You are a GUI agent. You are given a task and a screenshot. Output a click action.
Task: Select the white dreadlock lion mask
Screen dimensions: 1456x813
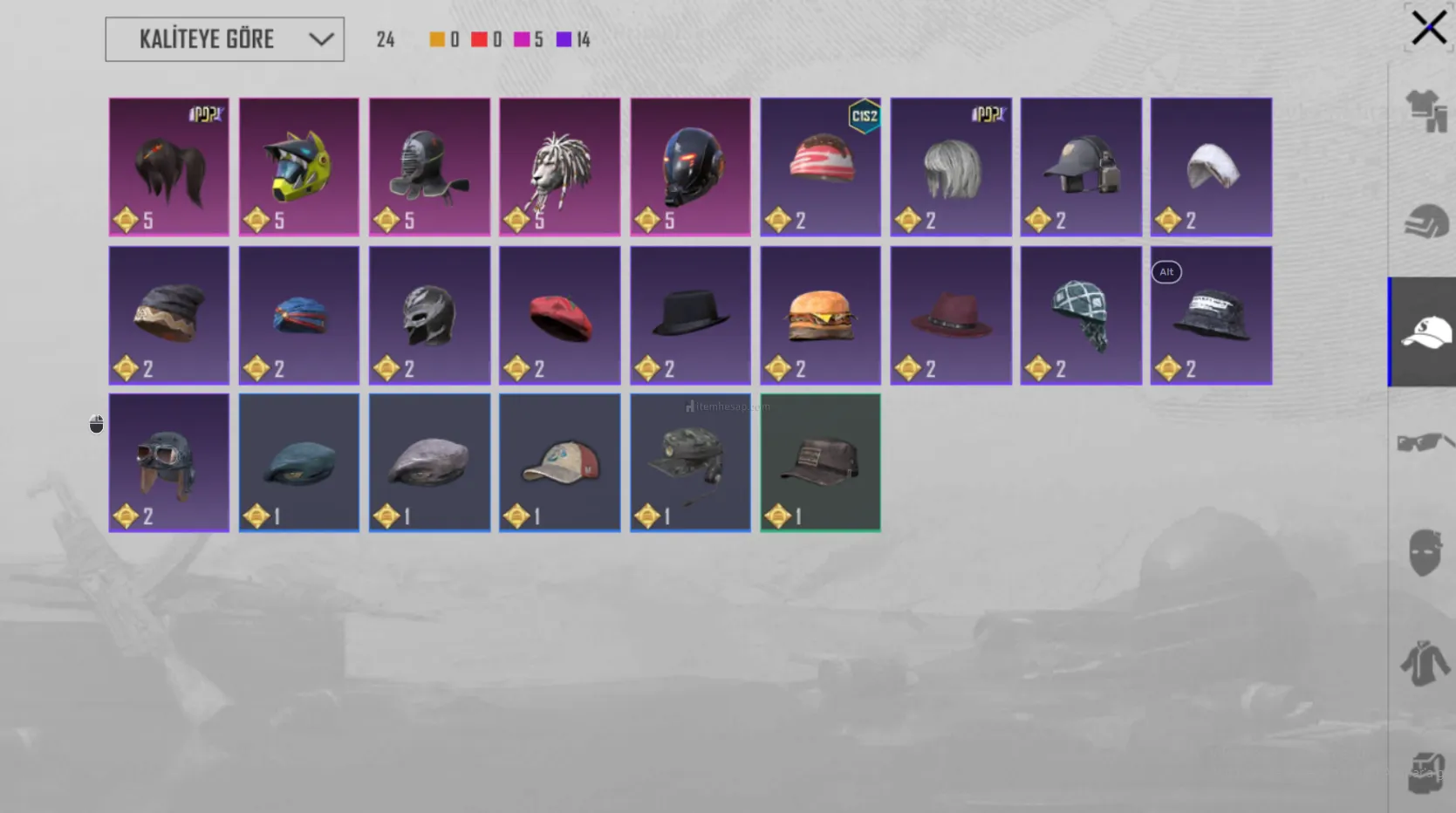(559, 167)
